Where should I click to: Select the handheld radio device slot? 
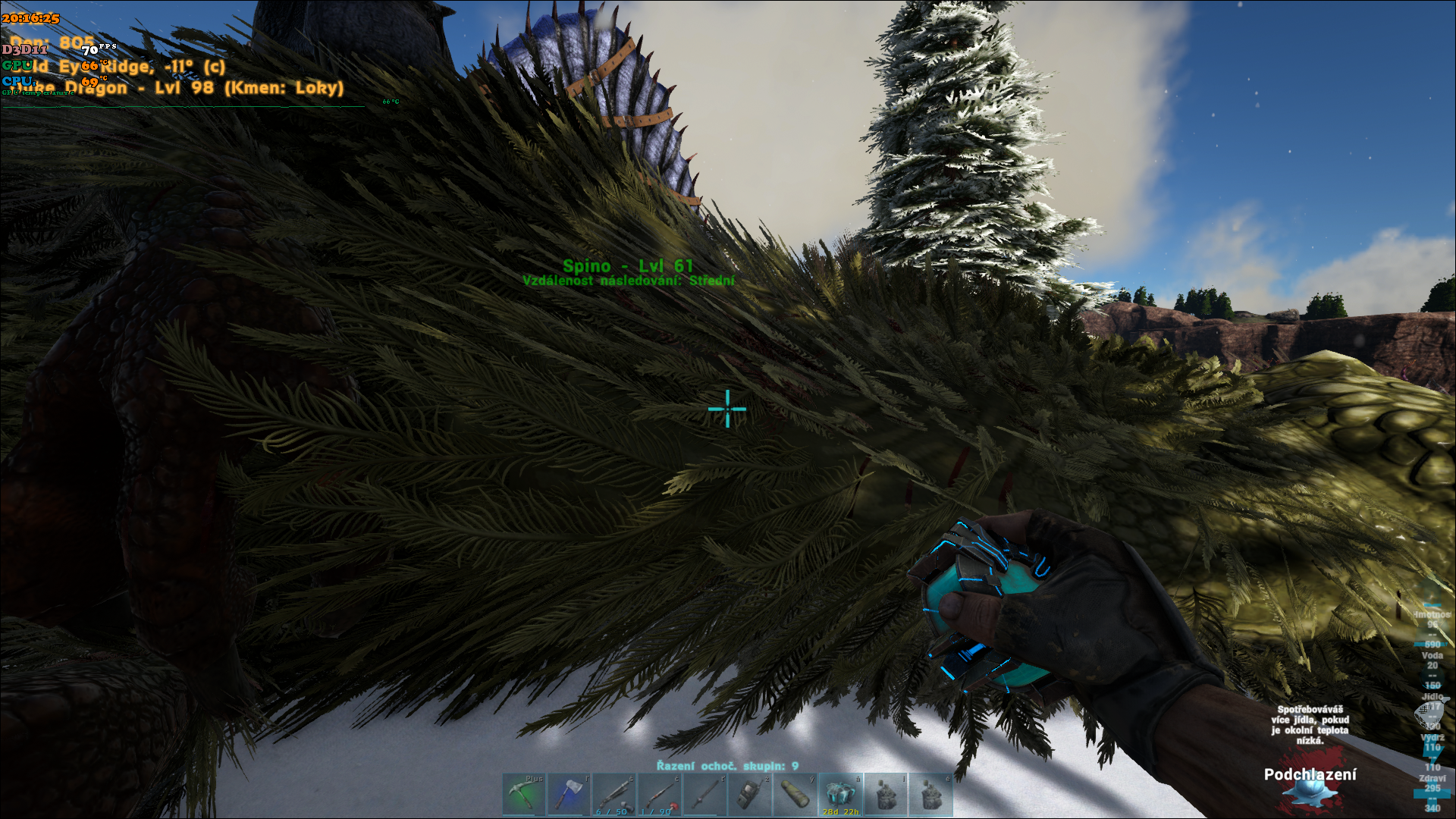tap(749, 794)
